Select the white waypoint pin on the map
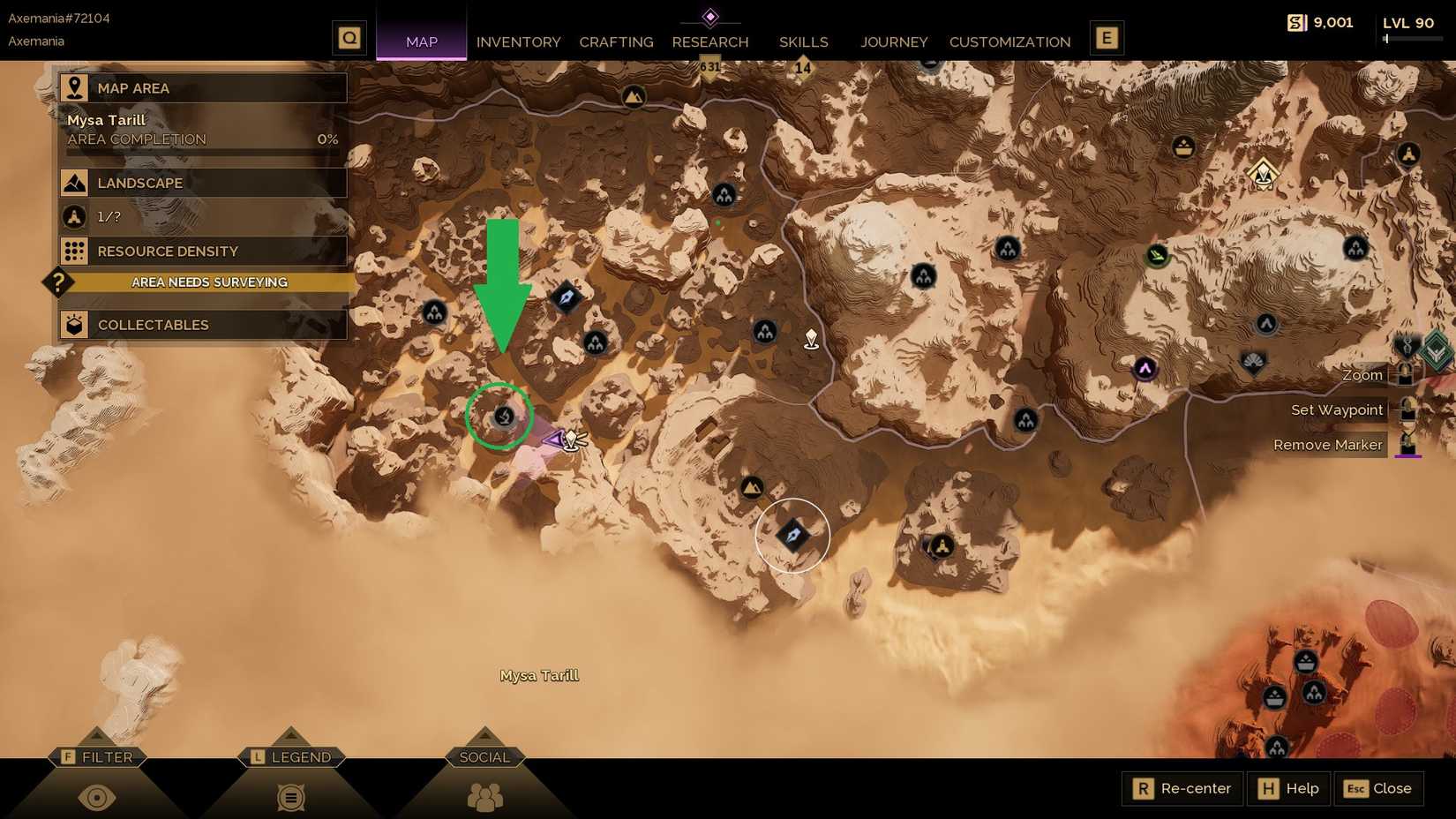The width and height of the screenshot is (1456, 819). click(x=811, y=339)
